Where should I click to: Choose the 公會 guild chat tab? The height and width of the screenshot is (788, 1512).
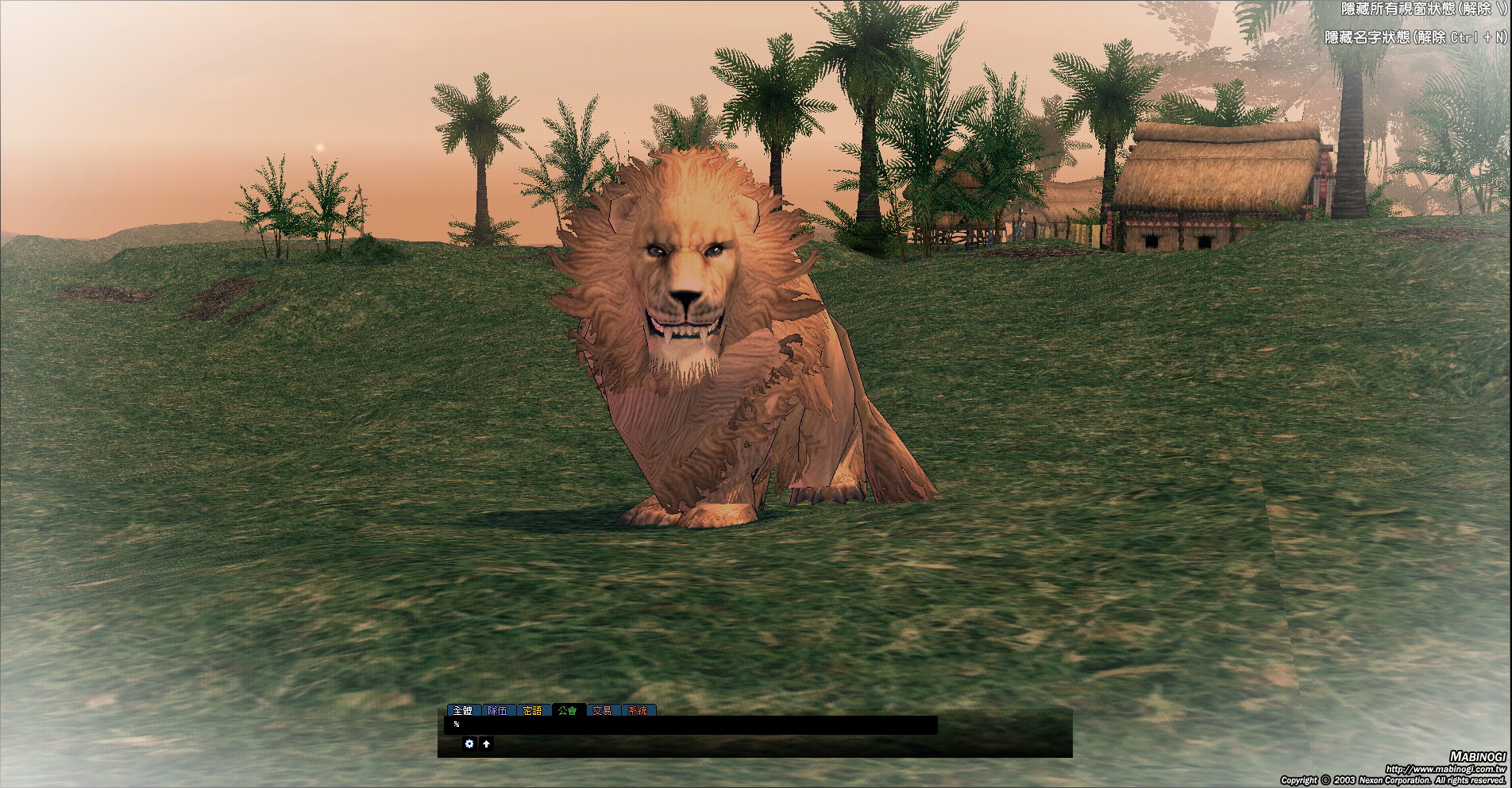tap(568, 710)
